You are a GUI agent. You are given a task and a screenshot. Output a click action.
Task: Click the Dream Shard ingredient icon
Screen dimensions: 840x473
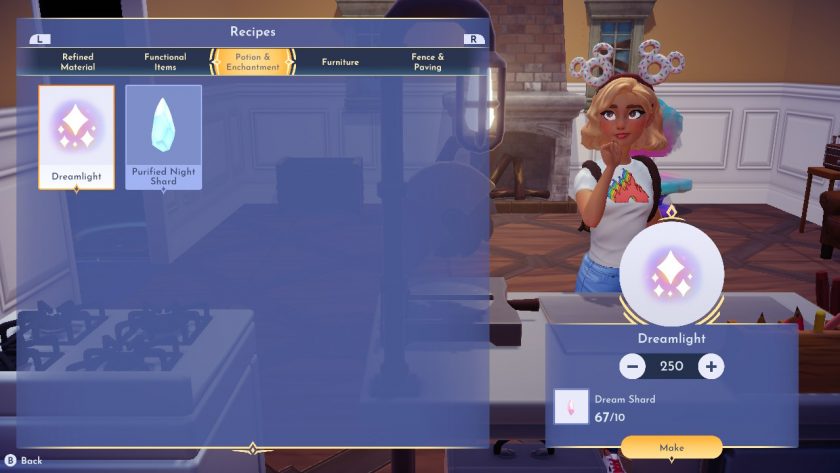point(572,406)
